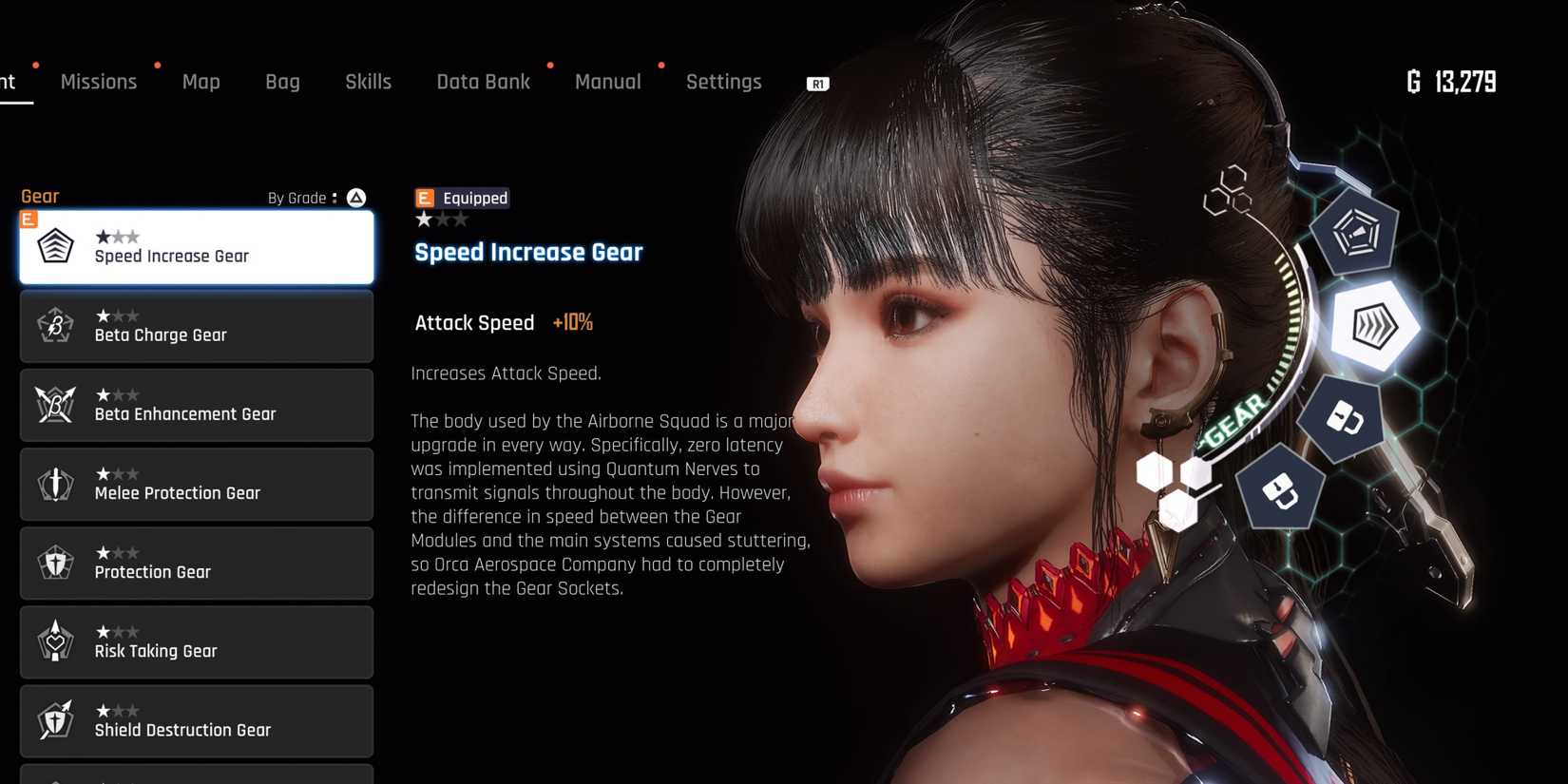
Task: Click the R1 tab-switch button indicator
Action: 817,83
